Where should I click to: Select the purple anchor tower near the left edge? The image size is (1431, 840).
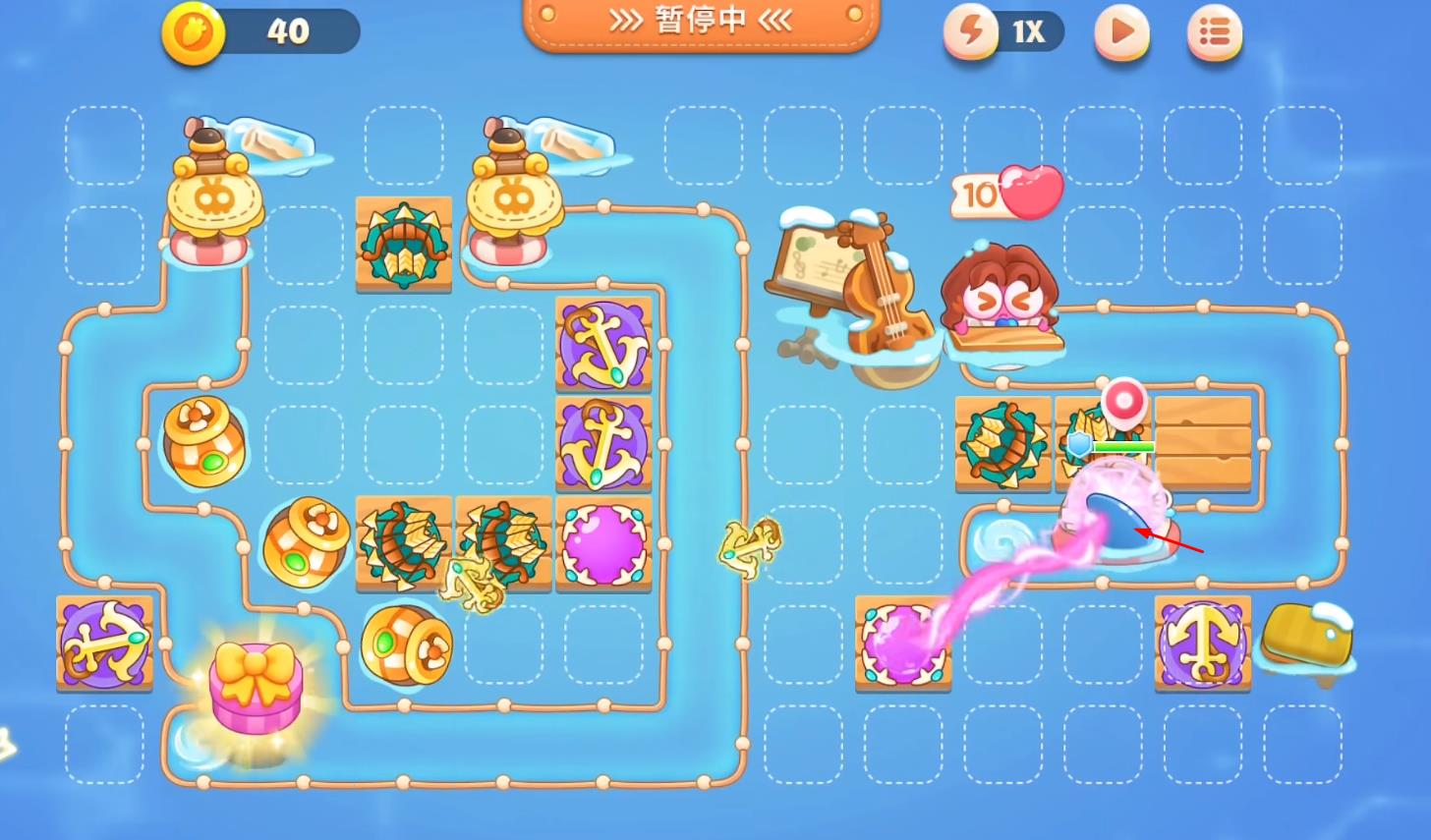[x=103, y=644]
